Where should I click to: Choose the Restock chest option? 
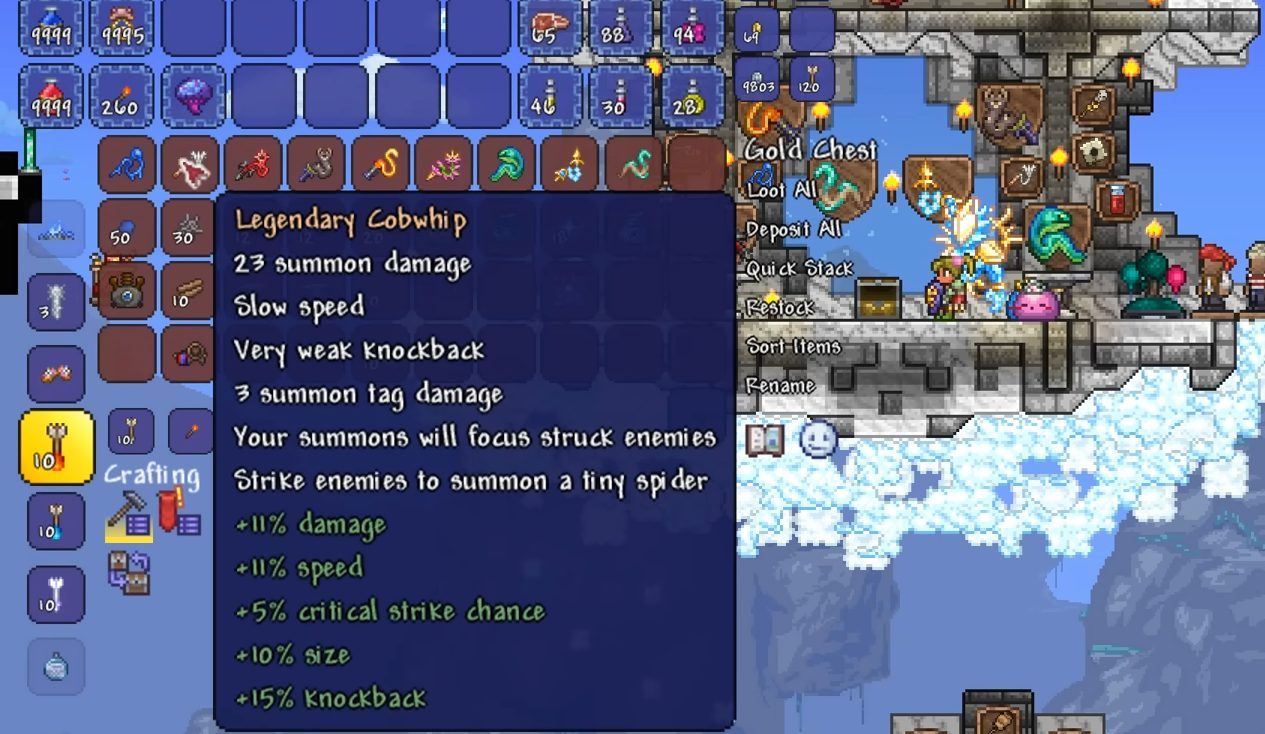pyautogui.click(x=781, y=308)
